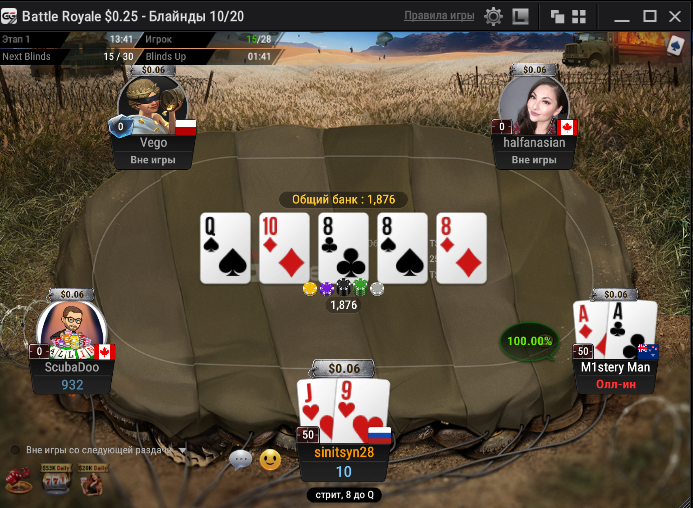
Task: Click the sinitsyn28 player nameplate
Action: [343, 452]
